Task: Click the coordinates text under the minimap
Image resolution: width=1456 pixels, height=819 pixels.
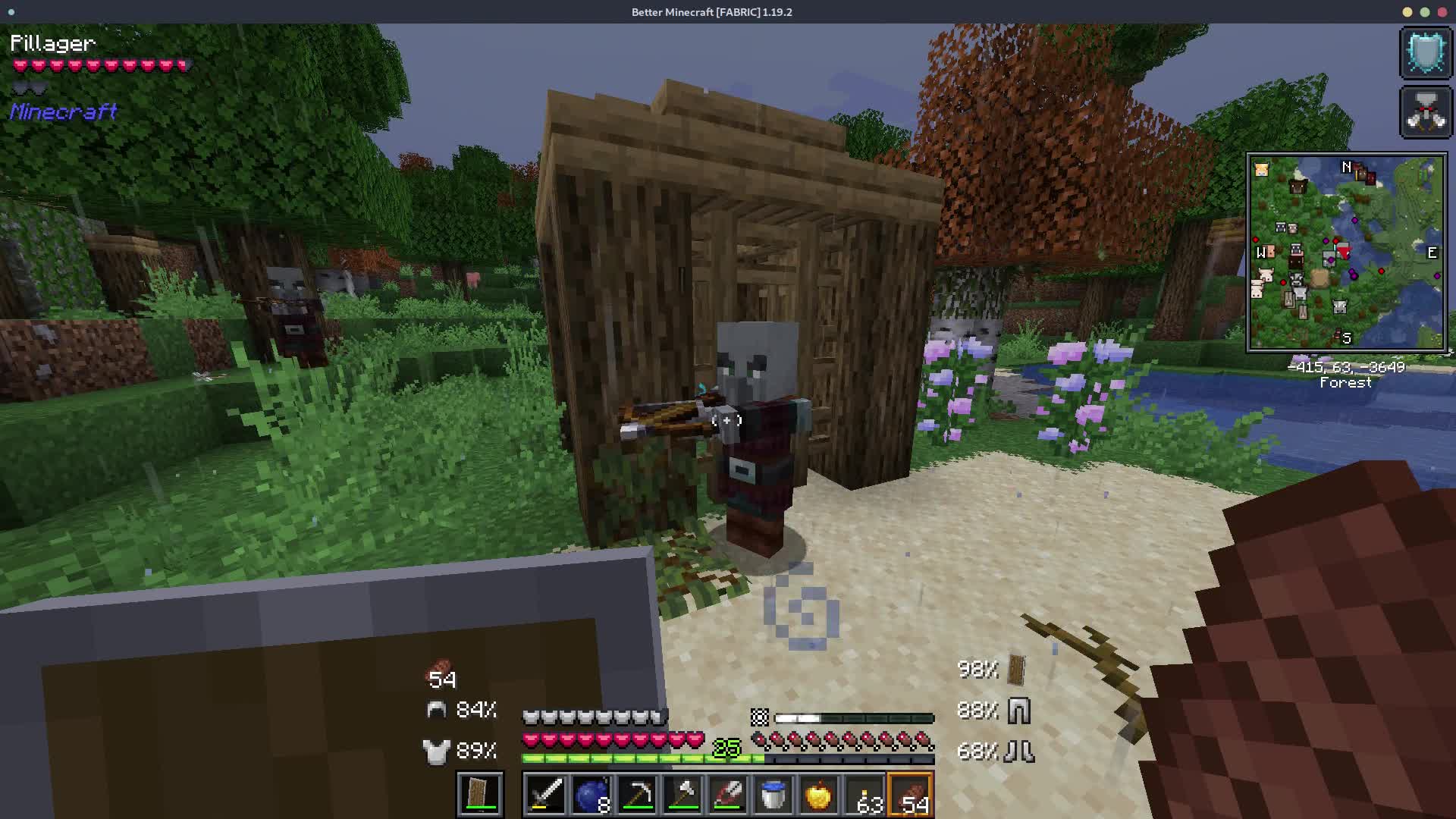Action: 1346,366
